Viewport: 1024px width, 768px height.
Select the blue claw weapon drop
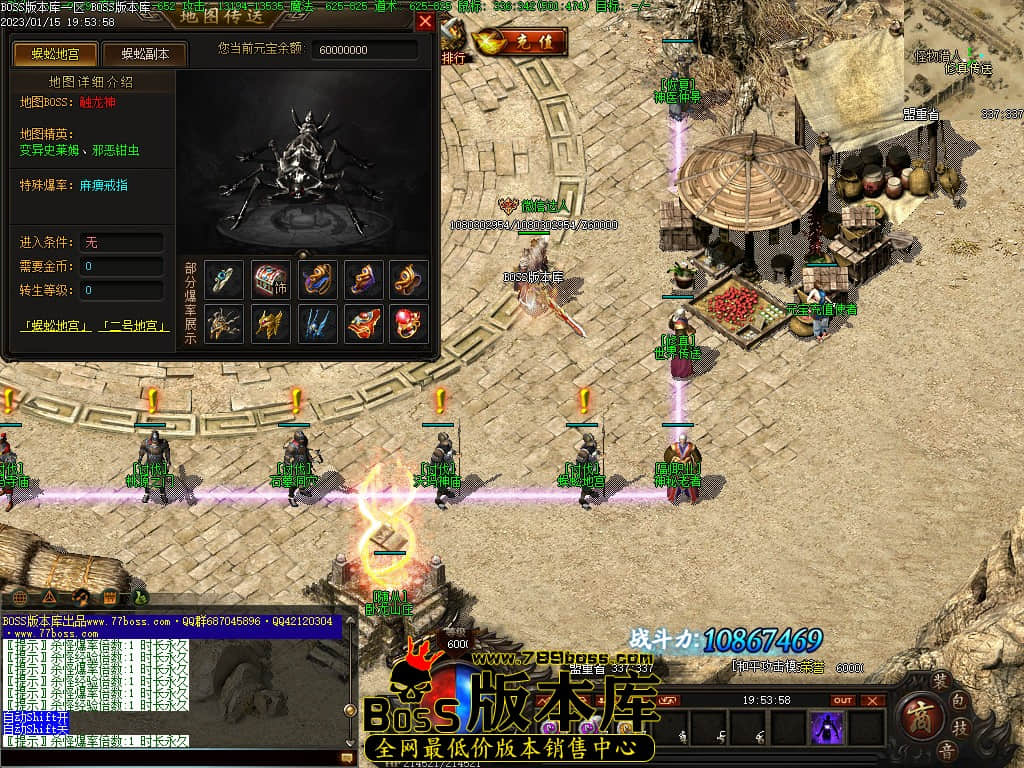tap(317, 323)
